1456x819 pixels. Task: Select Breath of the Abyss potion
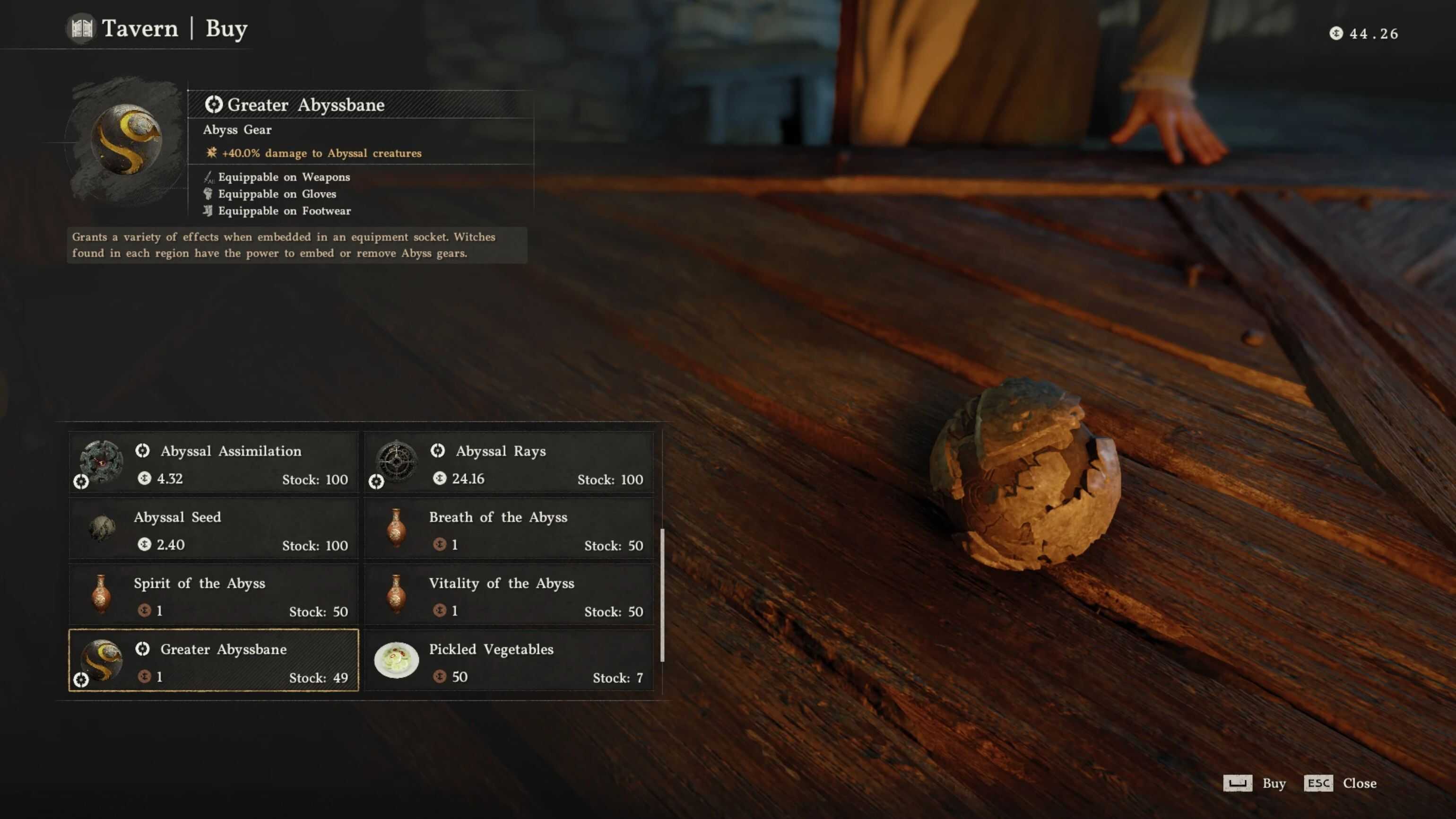(509, 530)
